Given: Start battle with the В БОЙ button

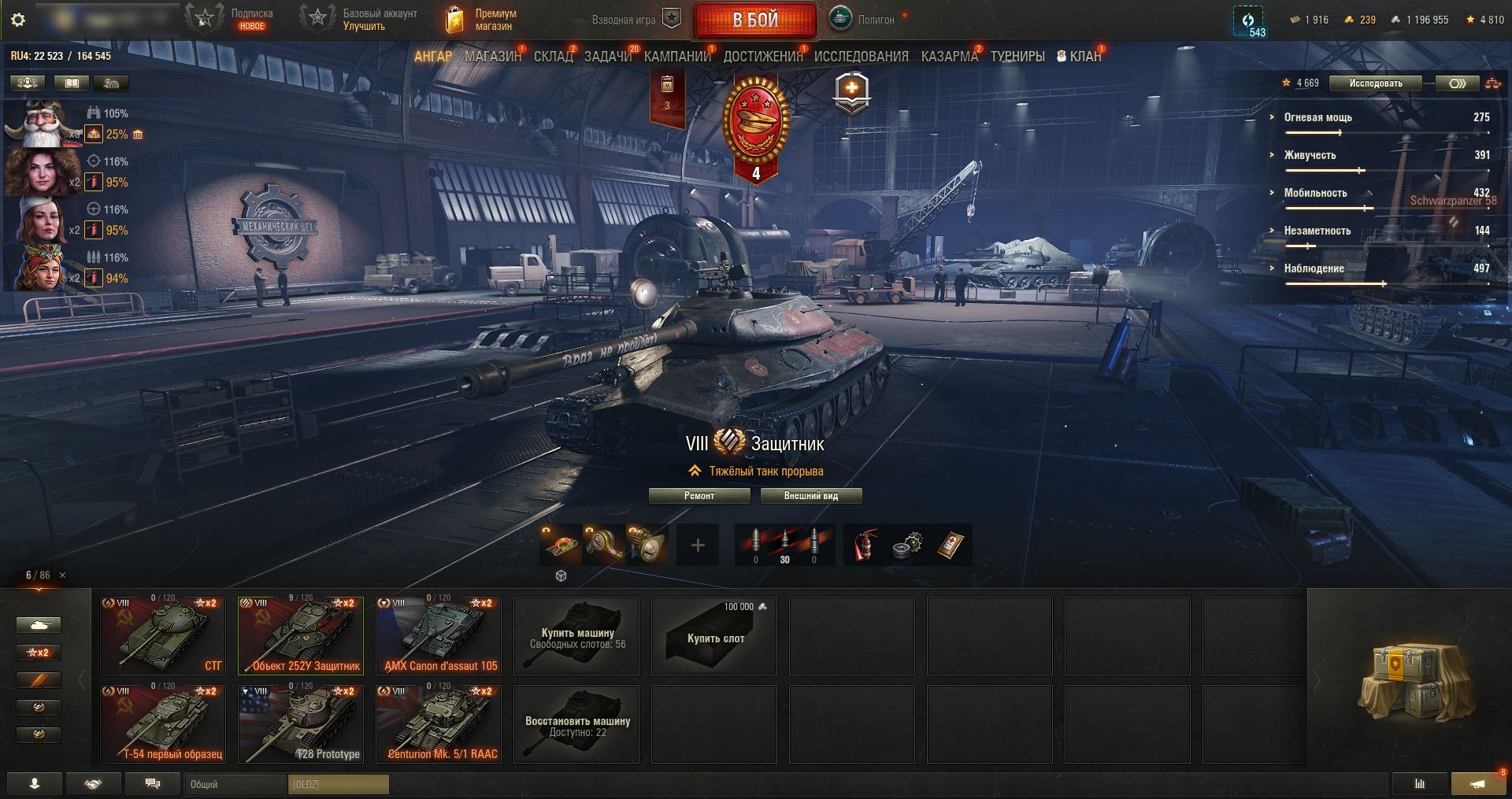Looking at the screenshot, I should click(x=755, y=20).
